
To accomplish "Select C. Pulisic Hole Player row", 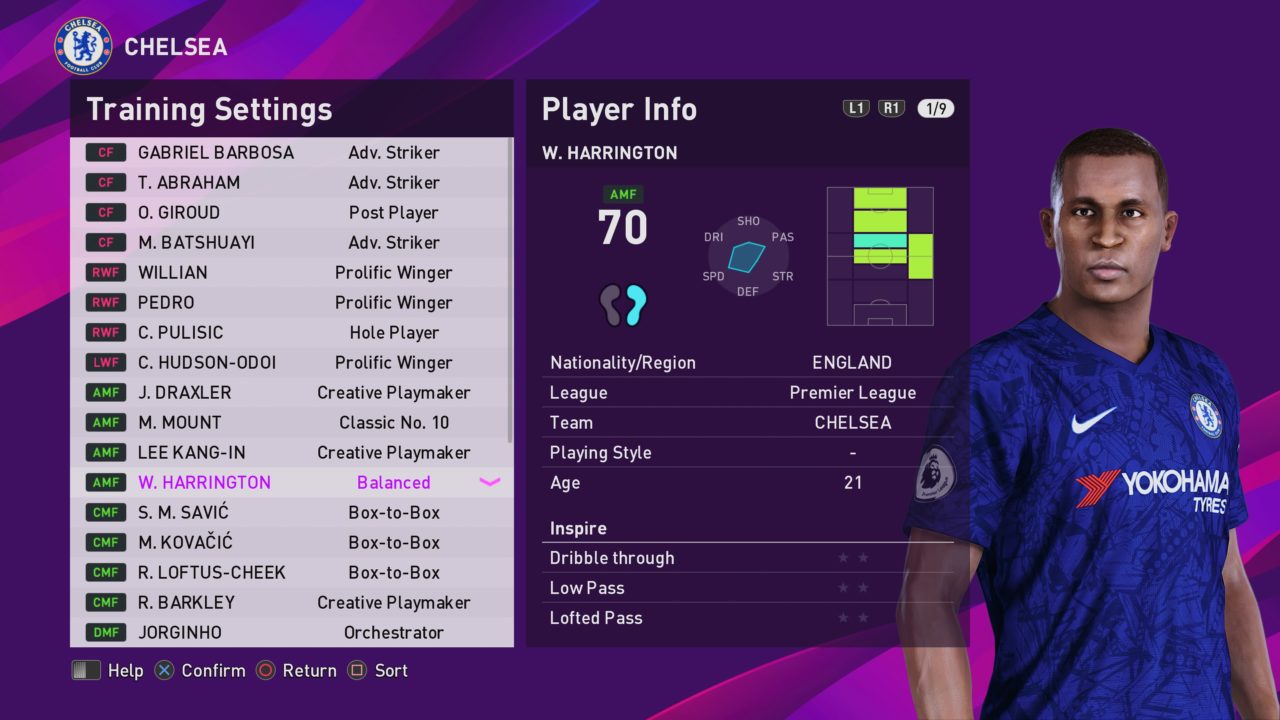I will click(x=290, y=333).
